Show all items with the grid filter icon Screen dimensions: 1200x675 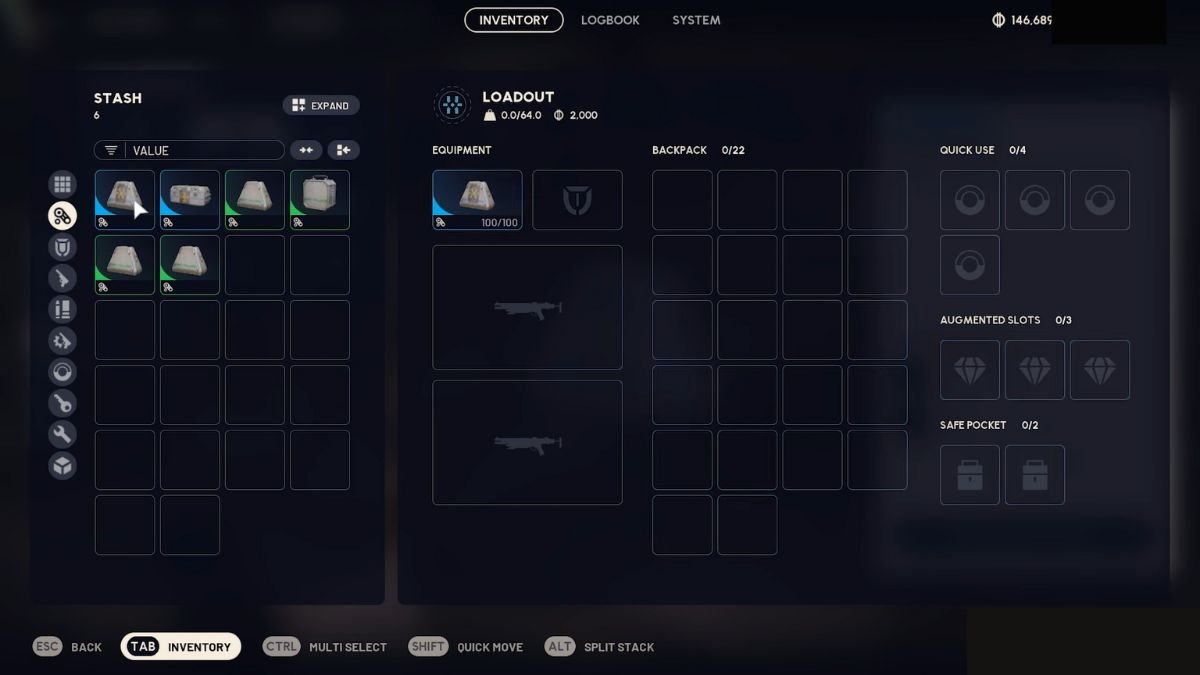click(x=62, y=184)
